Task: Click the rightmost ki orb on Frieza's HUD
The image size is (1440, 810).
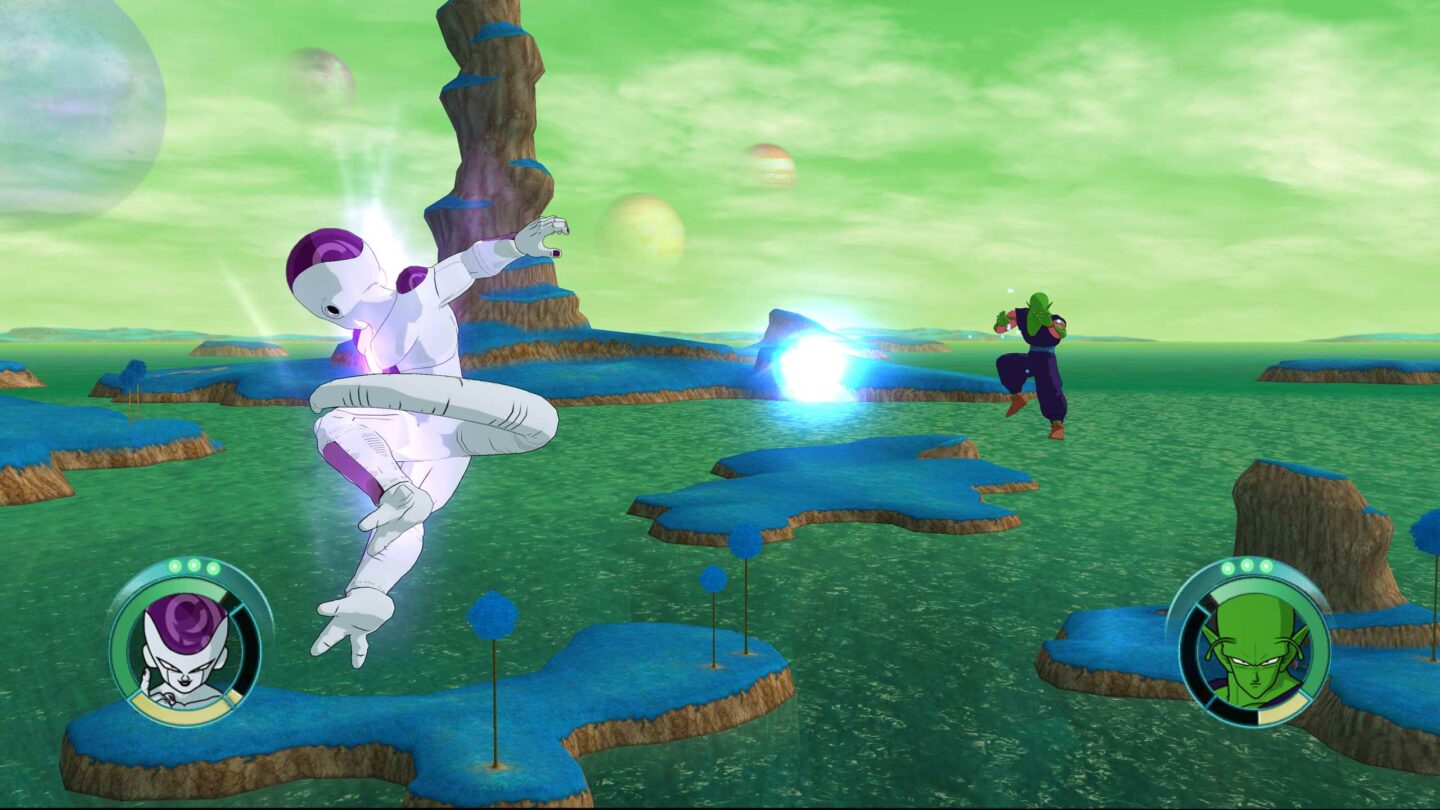Action: pos(213,566)
